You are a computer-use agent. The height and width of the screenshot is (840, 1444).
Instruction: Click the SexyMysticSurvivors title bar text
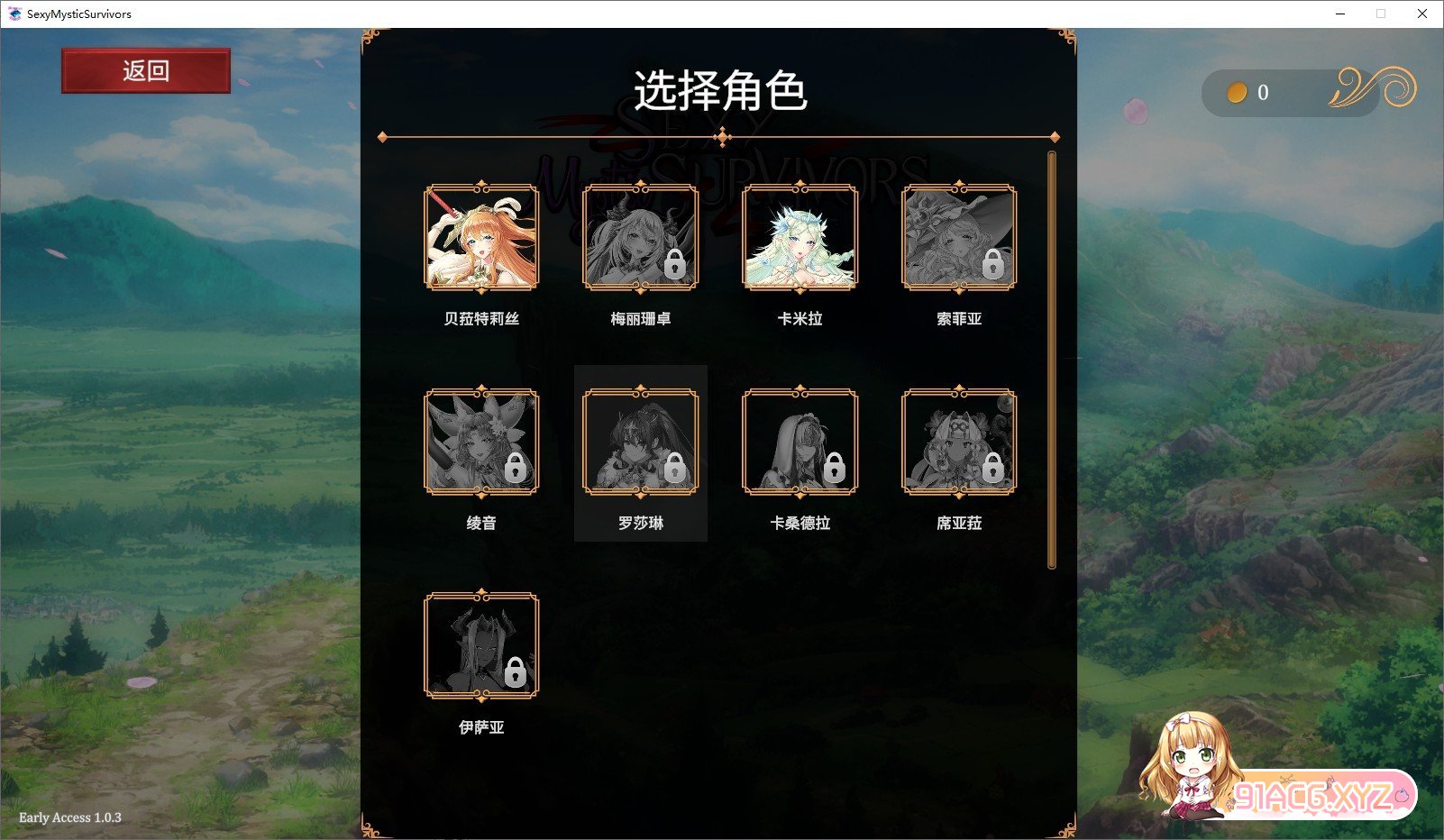[80, 14]
